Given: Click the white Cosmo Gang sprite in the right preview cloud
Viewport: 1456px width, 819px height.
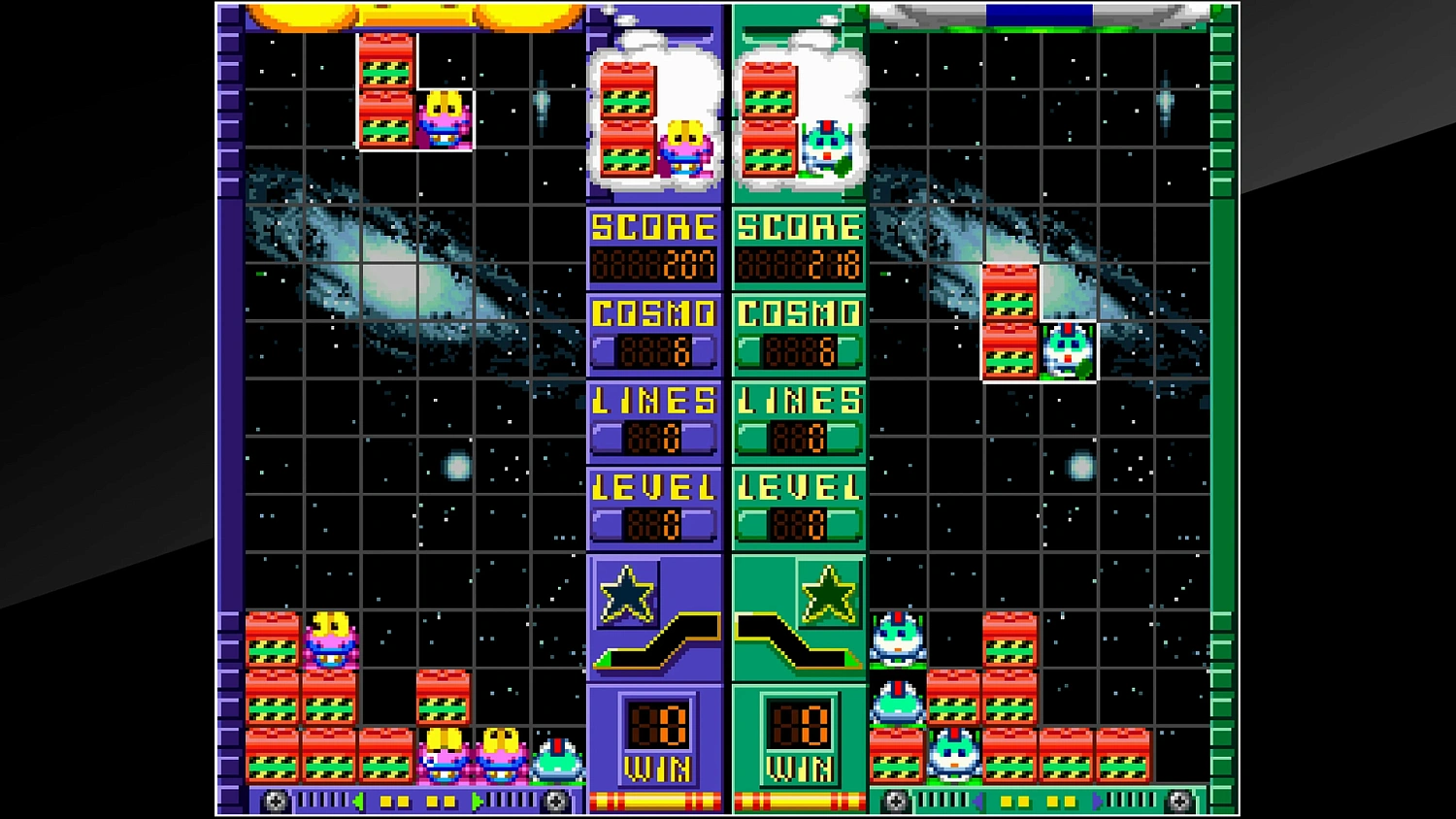Looking at the screenshot, I should coord(829,146).
